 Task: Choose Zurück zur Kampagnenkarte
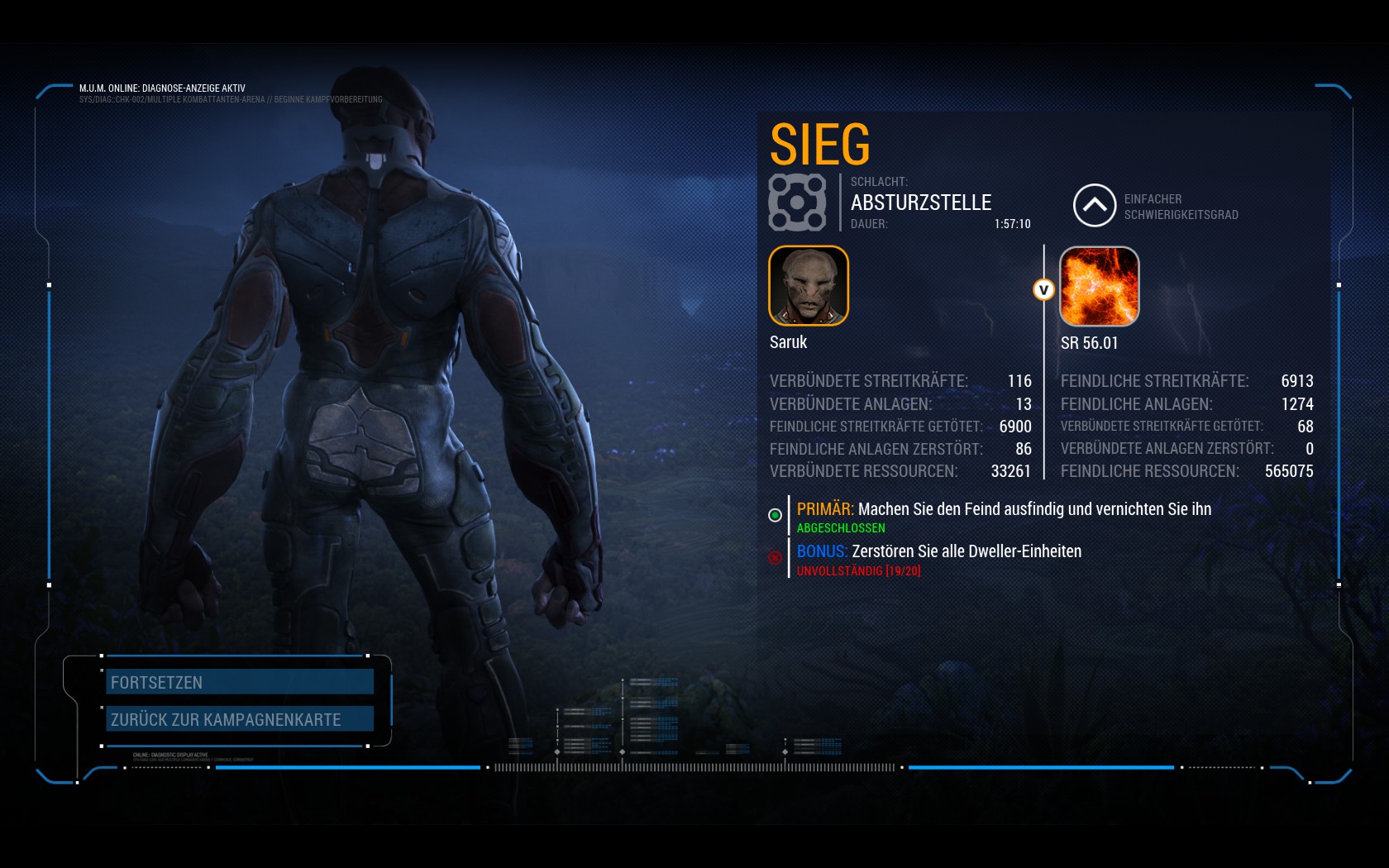click(240, 719)
